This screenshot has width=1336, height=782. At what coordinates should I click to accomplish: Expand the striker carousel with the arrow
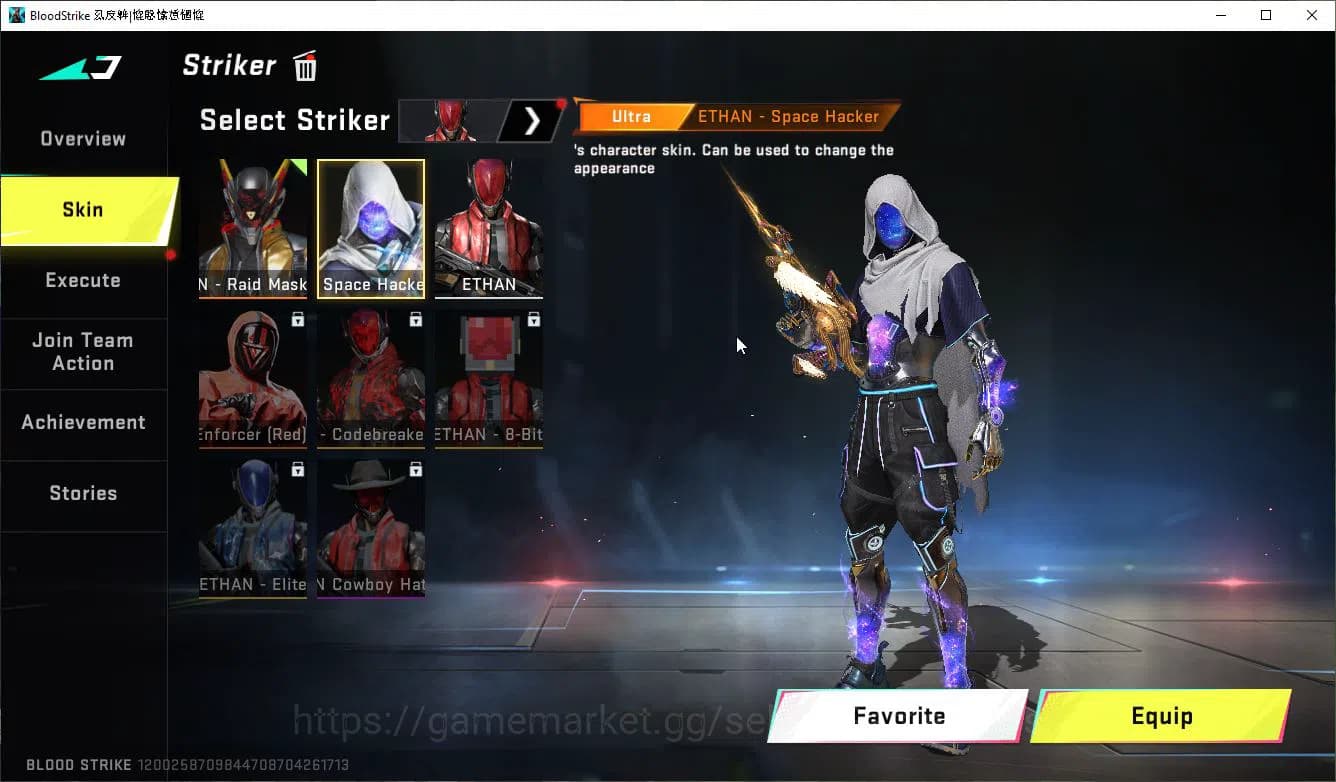533,120
